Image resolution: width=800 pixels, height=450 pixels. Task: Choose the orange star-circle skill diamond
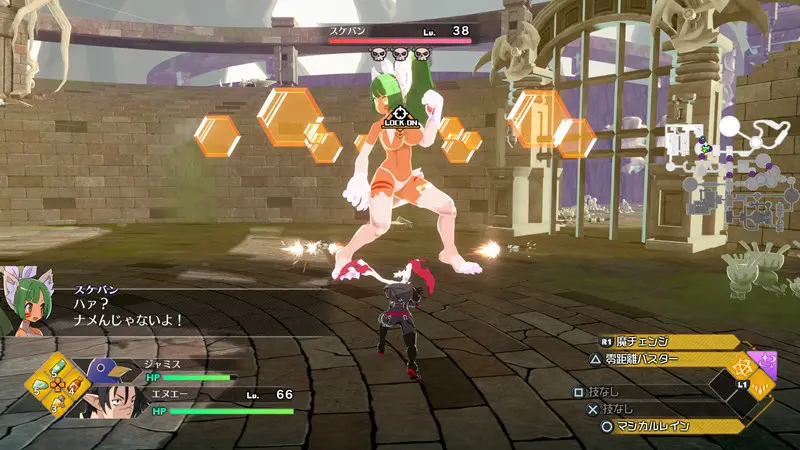(744, 366)
